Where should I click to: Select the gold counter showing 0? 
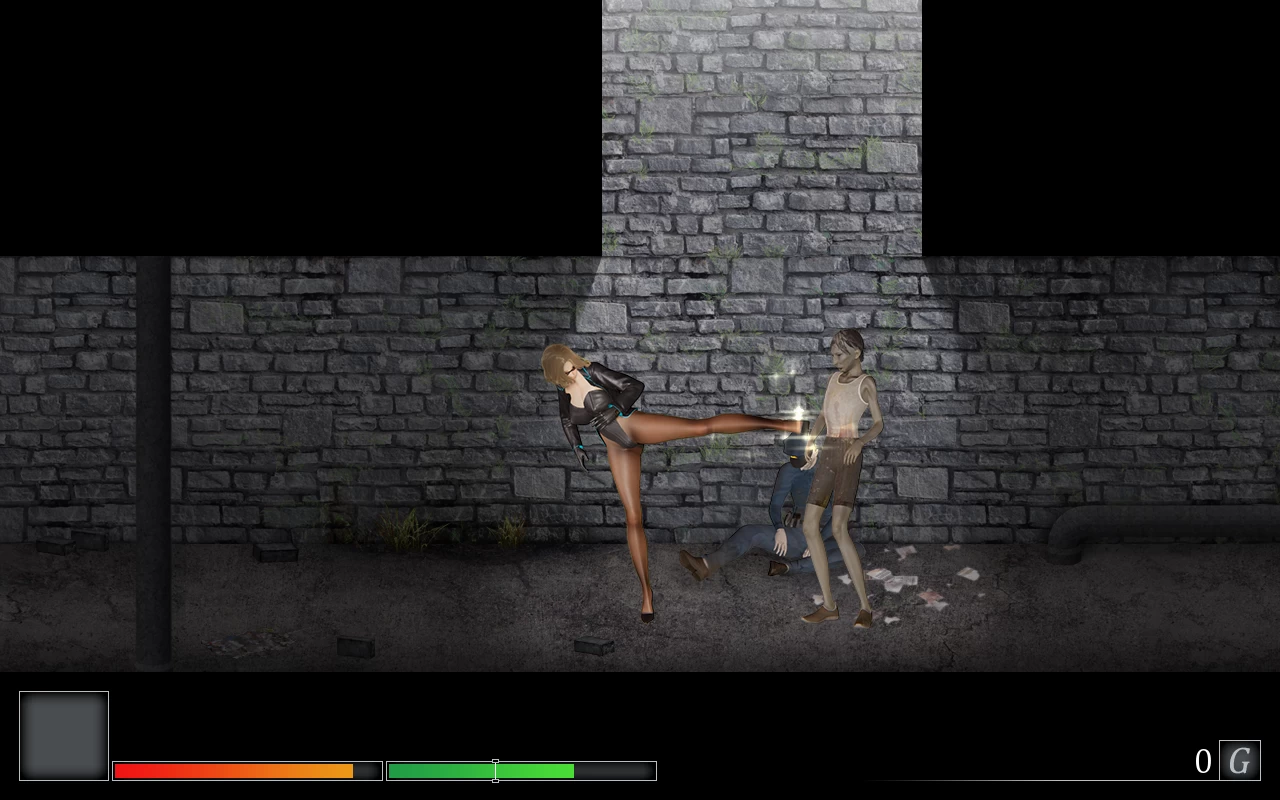pyautogui.click(x=1203, y=760)
